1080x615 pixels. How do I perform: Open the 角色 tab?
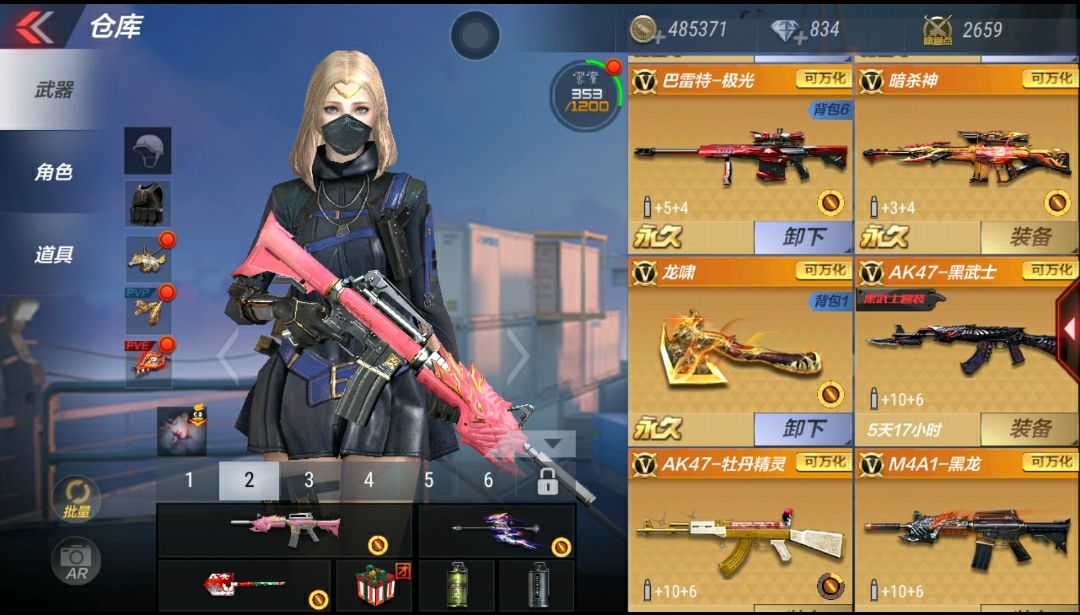coord(54,172)
